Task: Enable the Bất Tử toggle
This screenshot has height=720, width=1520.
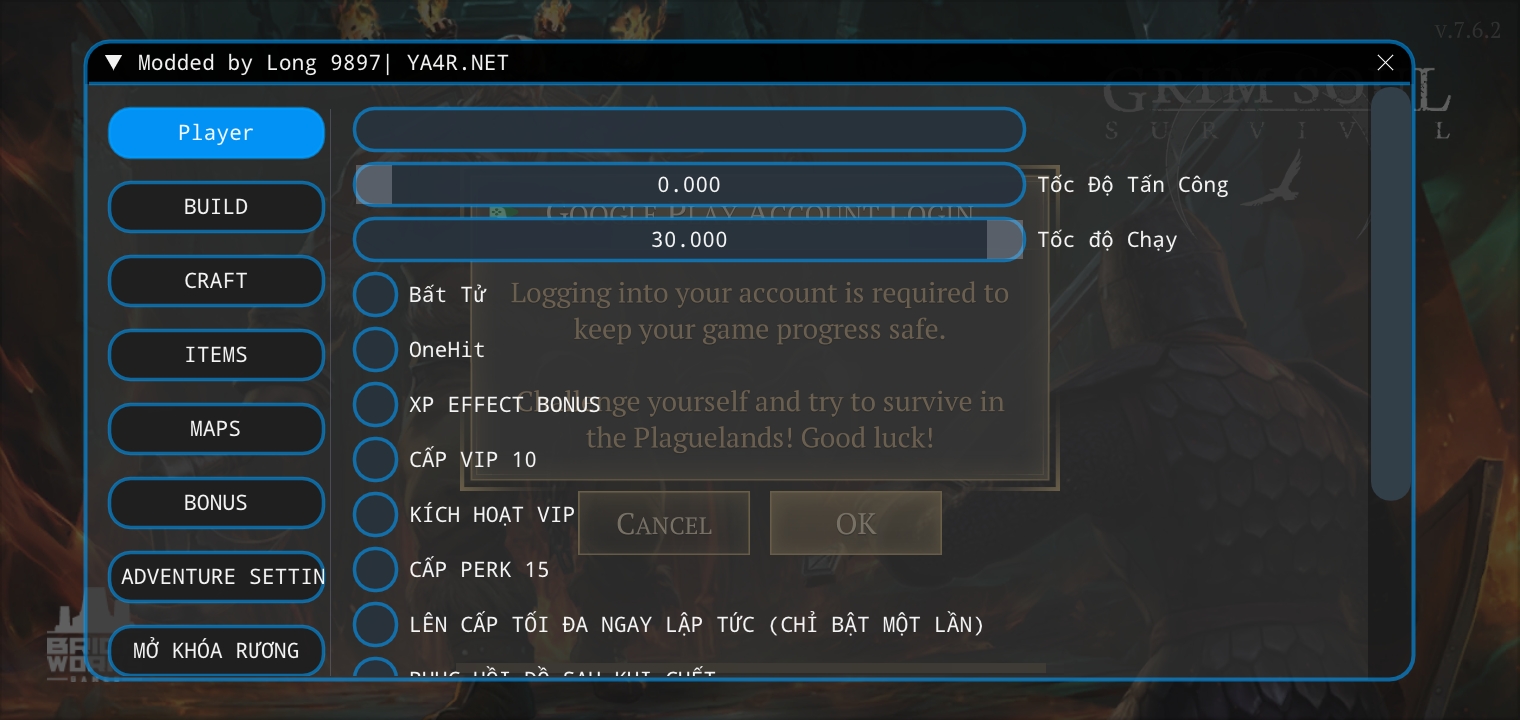Action: pyautogui.click(x=375, y=294)
